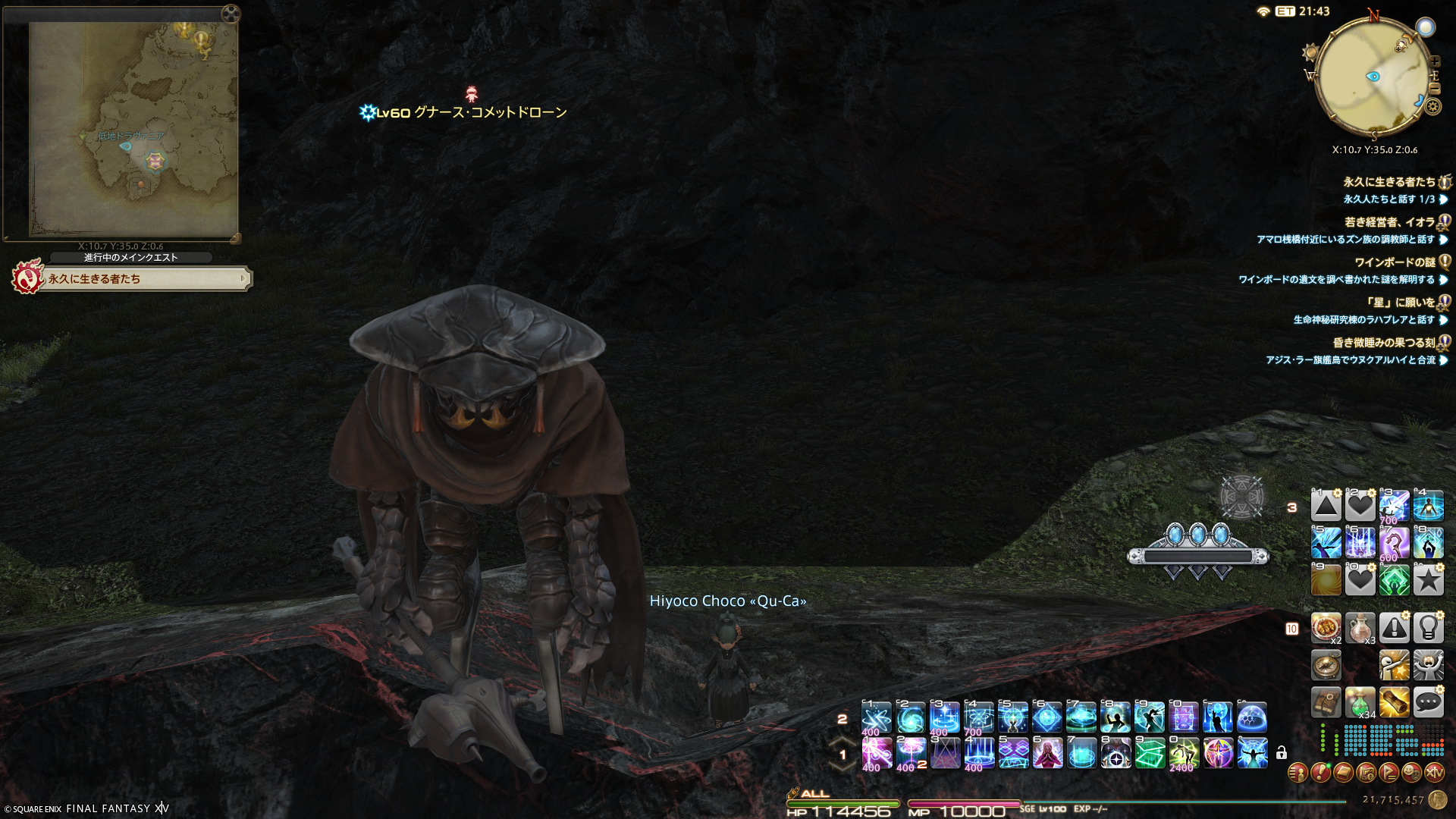The image size is (1456, 819).
Task: Activate the speech bubble chat macro icon
Action: pyautogui.click(x=1428, y=703)
